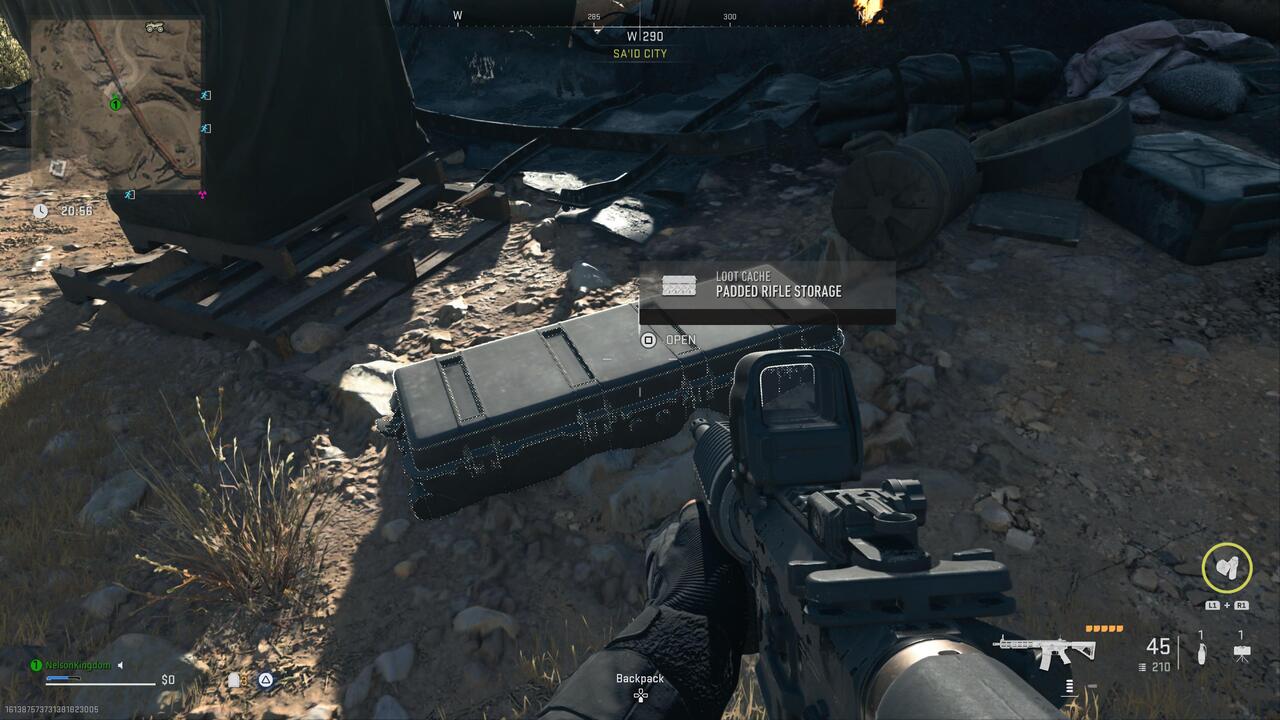Click the $0 cash counter
The width and height of the screenshot is (1280, 720).
[x=167, y=681]
